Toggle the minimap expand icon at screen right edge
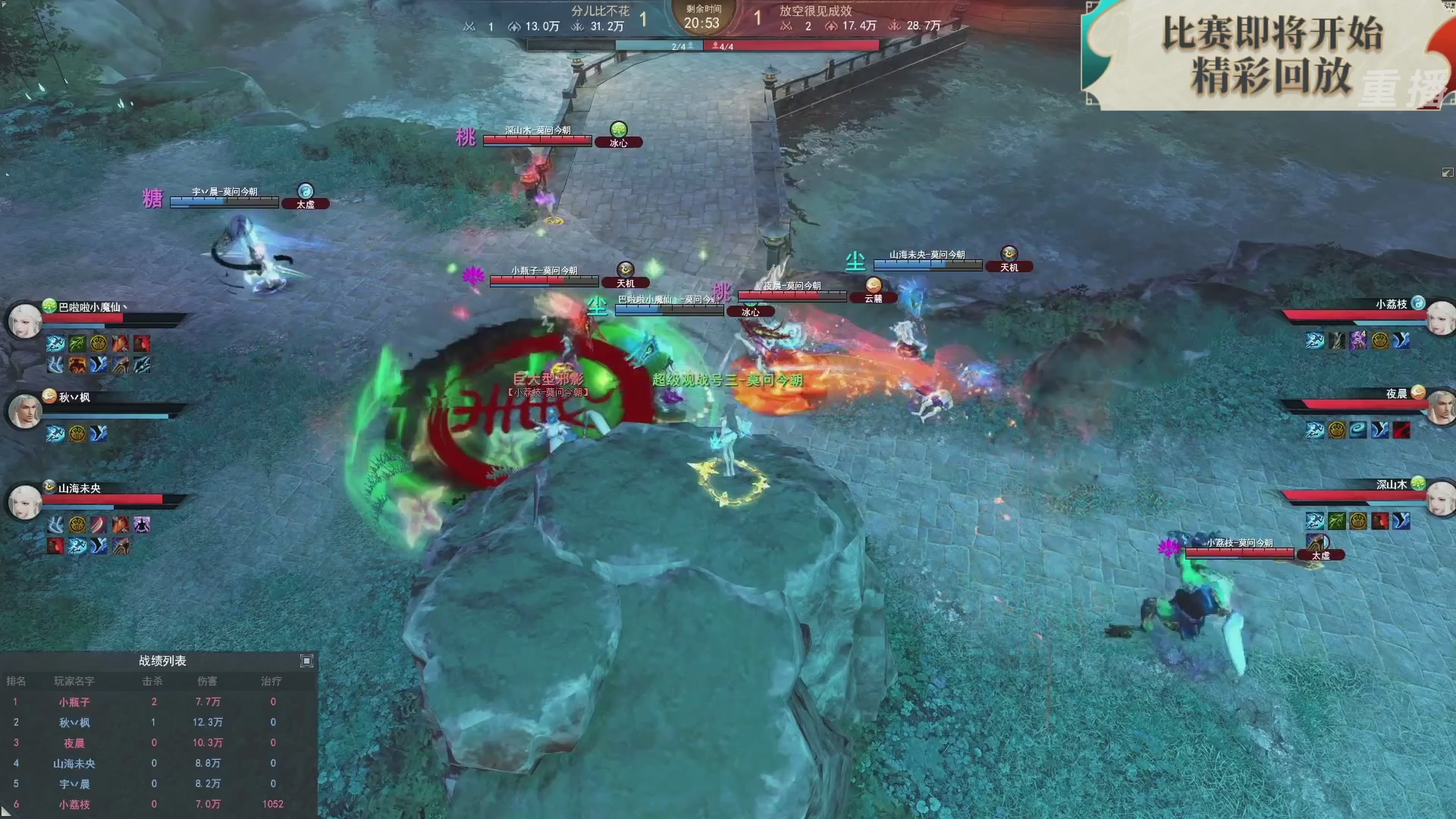Screen dimensions: 1456x819 (x=1447, y=172)
